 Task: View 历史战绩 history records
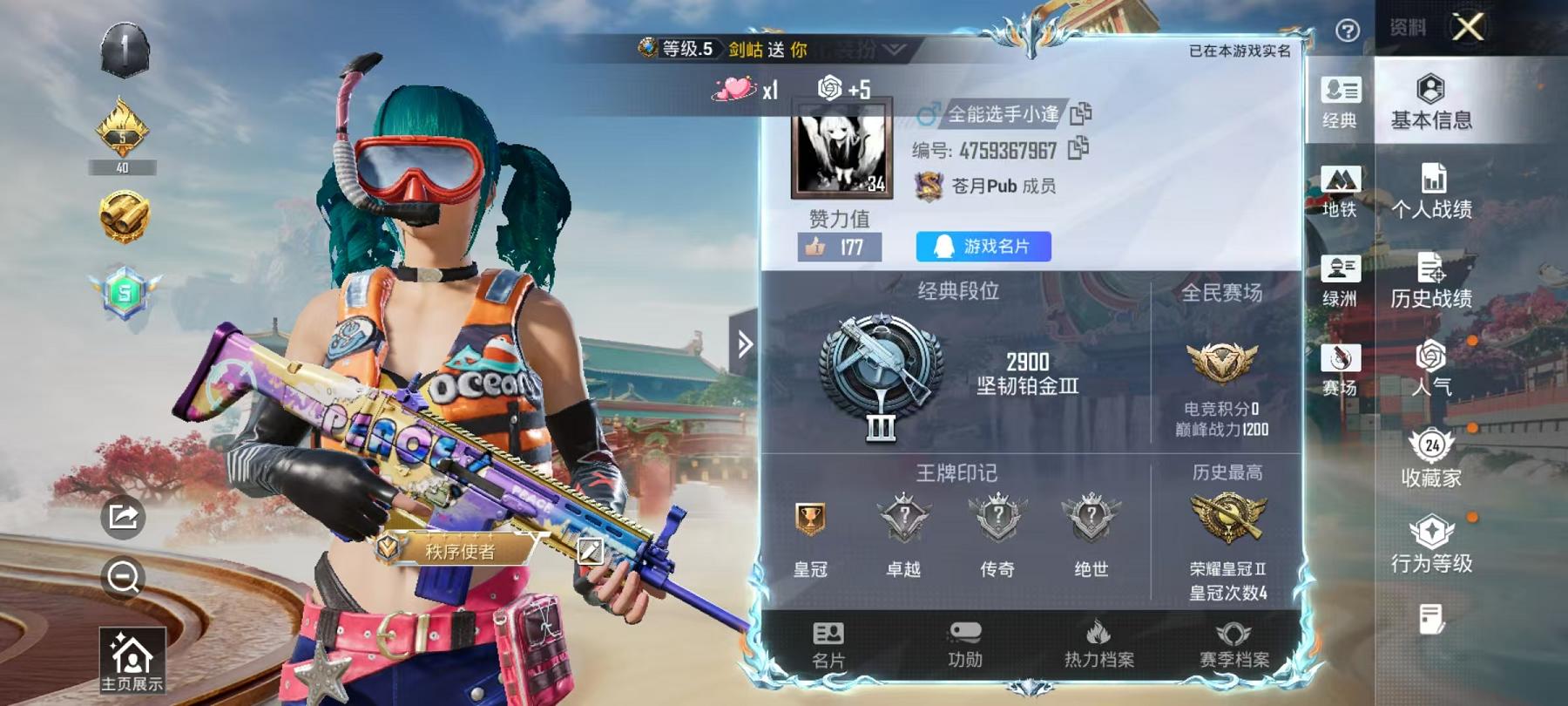(1432, 283)
